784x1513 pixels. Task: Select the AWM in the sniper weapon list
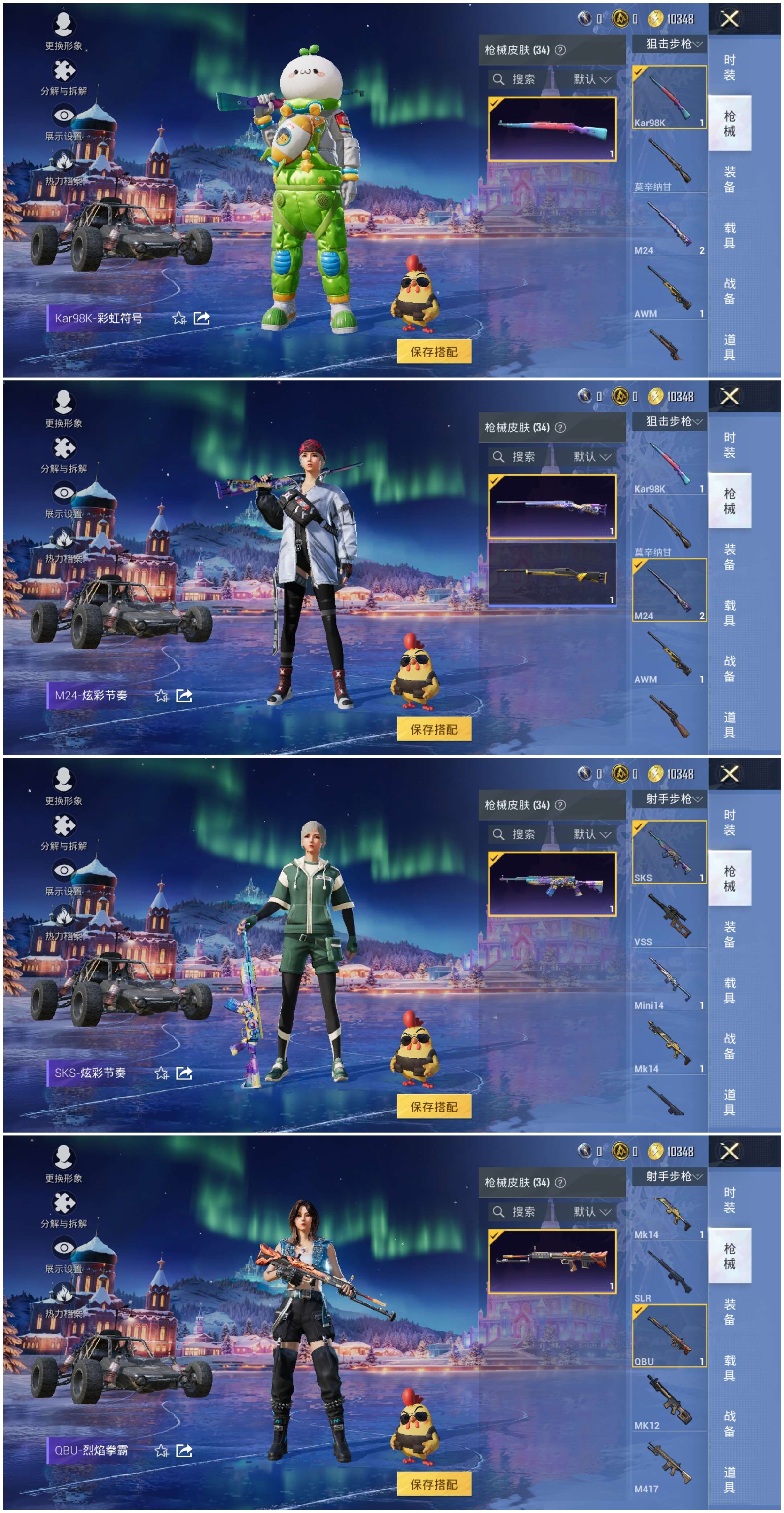[x=669, y=288]
